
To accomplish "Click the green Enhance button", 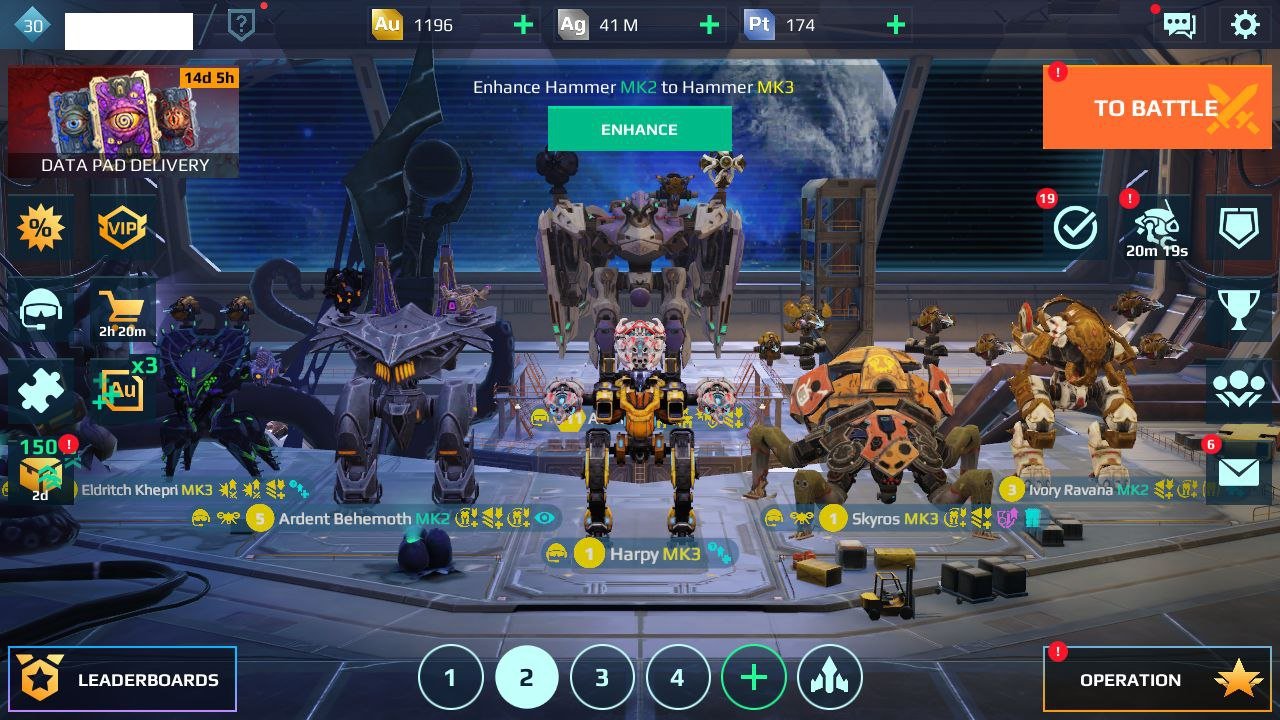I will (639, 129).
